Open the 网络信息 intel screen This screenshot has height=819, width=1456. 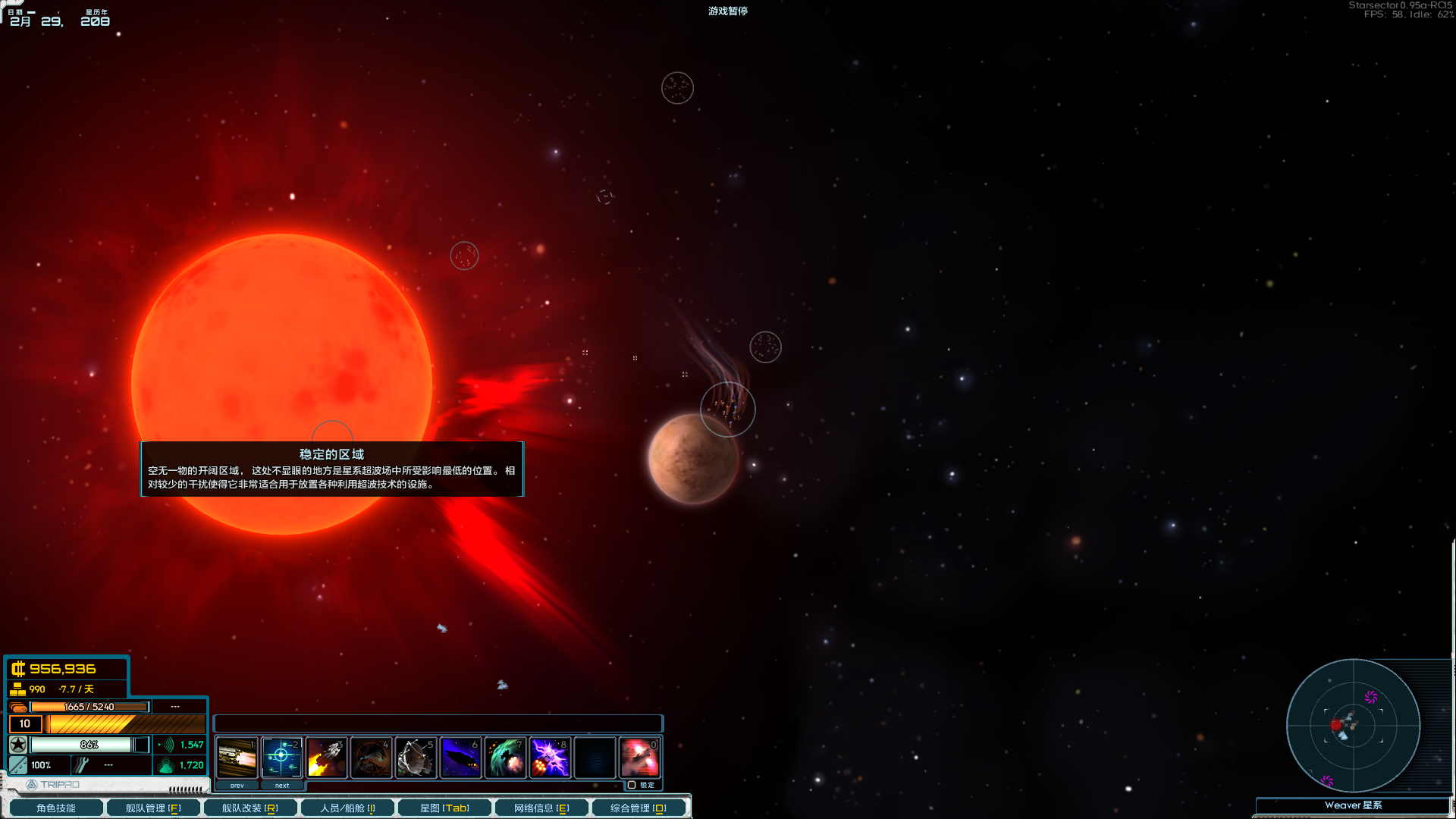(x=541, y=808)
